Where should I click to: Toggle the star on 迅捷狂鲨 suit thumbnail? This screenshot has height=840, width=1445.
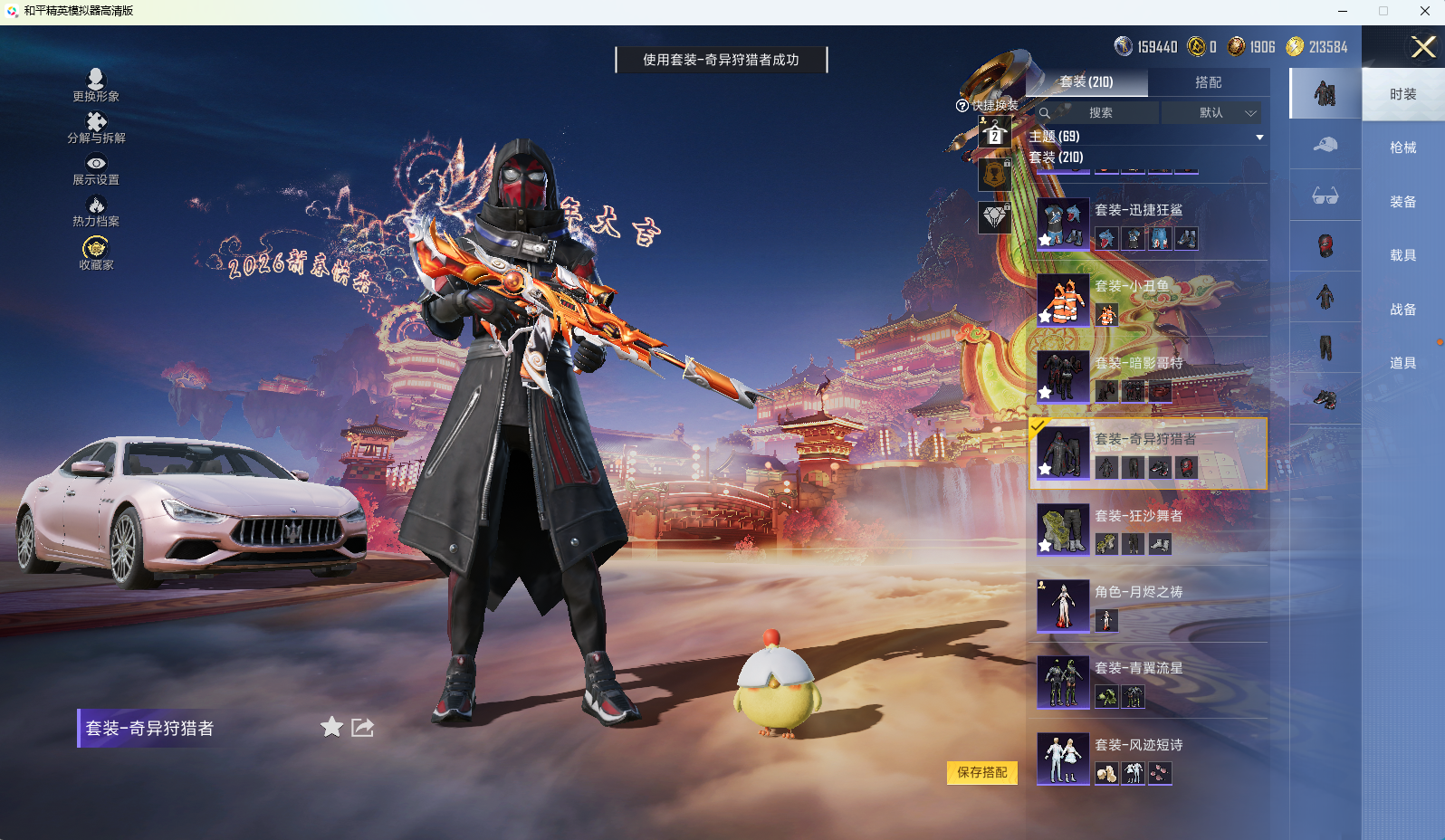point(1045,239)
